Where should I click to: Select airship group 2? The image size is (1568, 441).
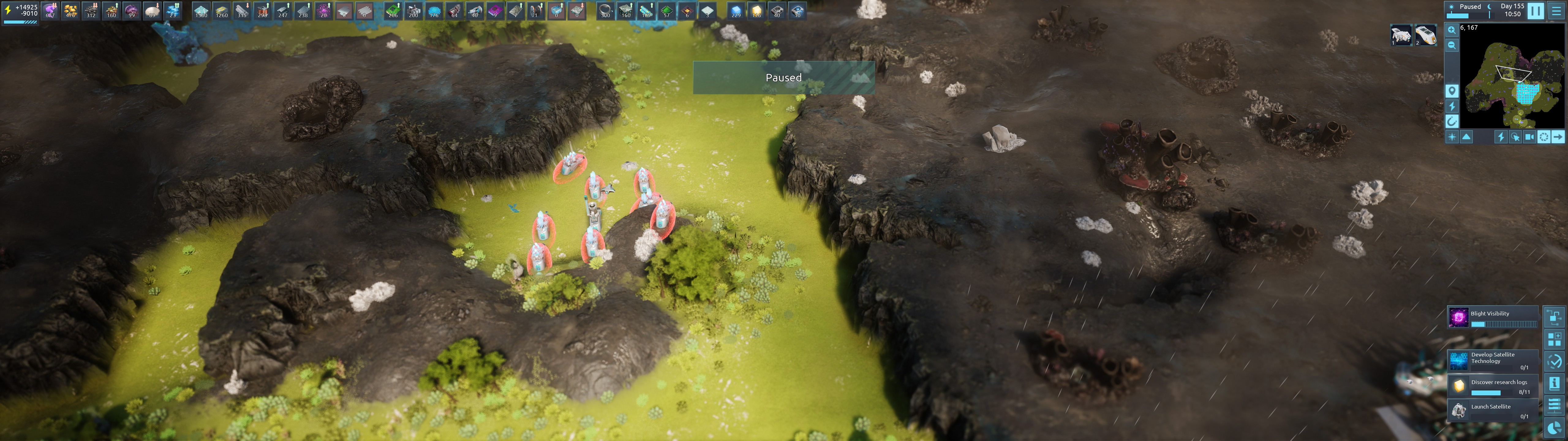(1425, 35)
